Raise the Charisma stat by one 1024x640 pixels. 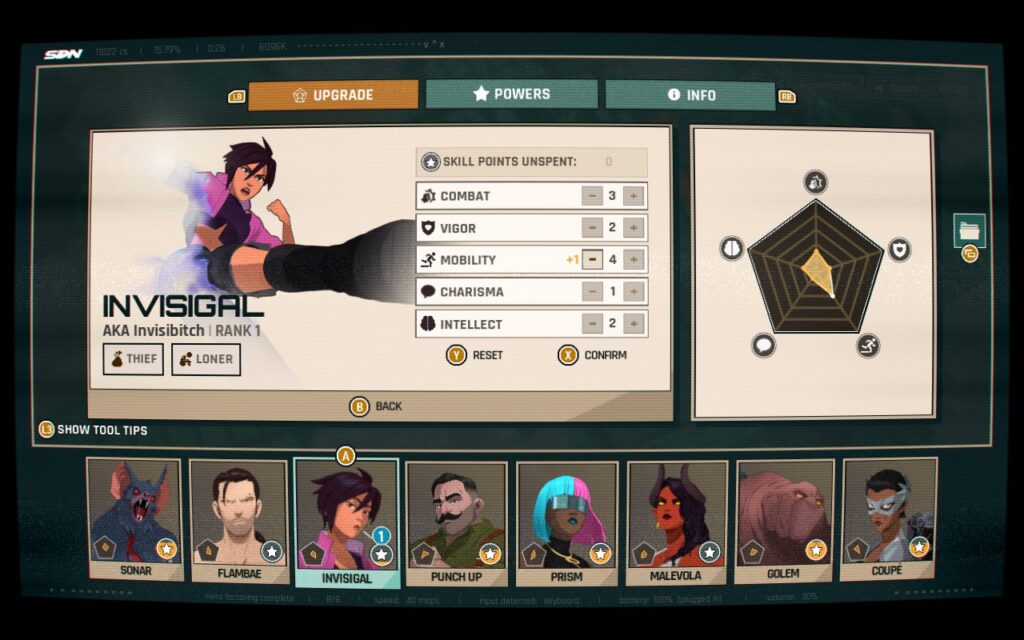(633, 292)
